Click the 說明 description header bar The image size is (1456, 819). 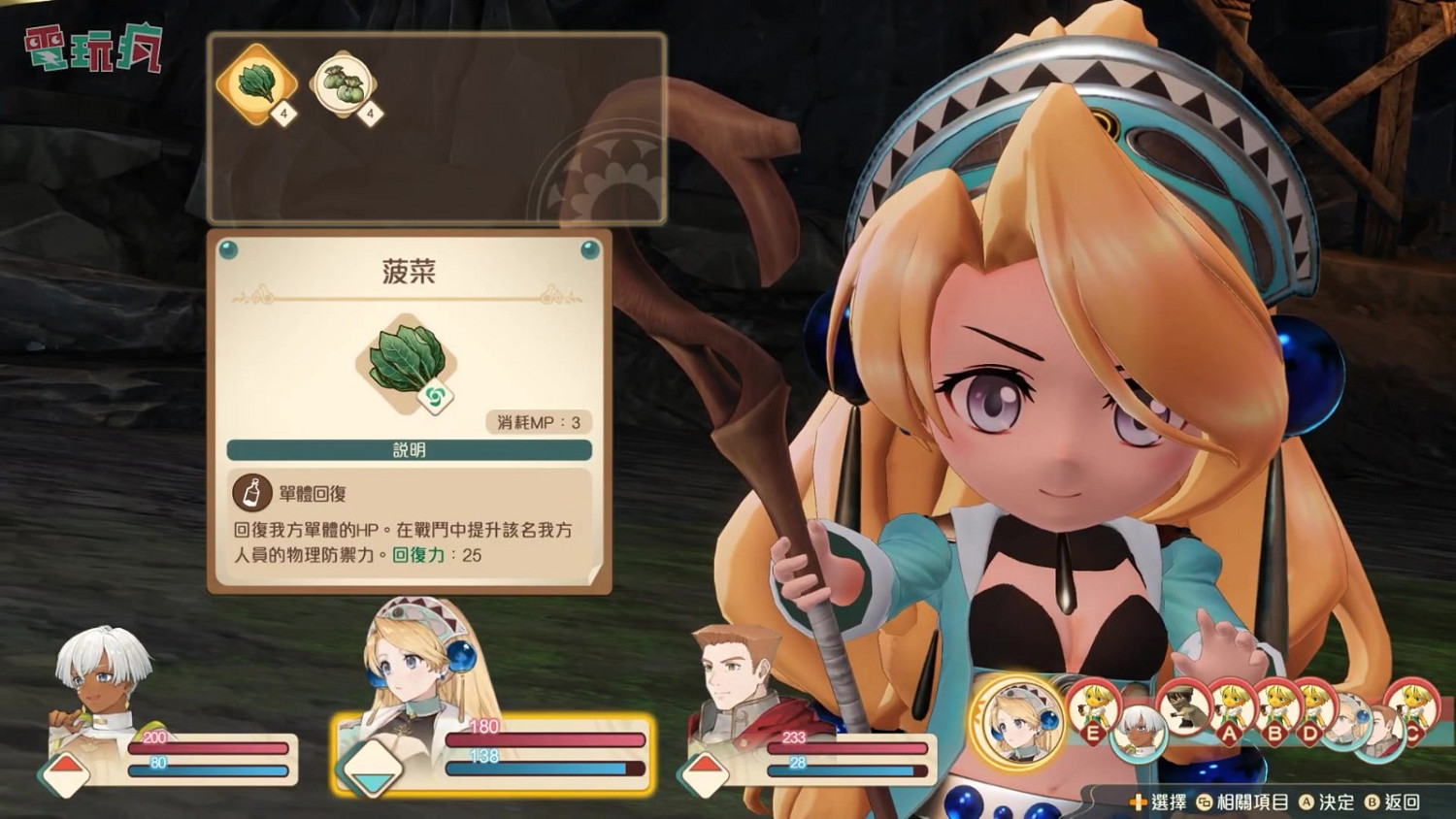tap(407, 449)
